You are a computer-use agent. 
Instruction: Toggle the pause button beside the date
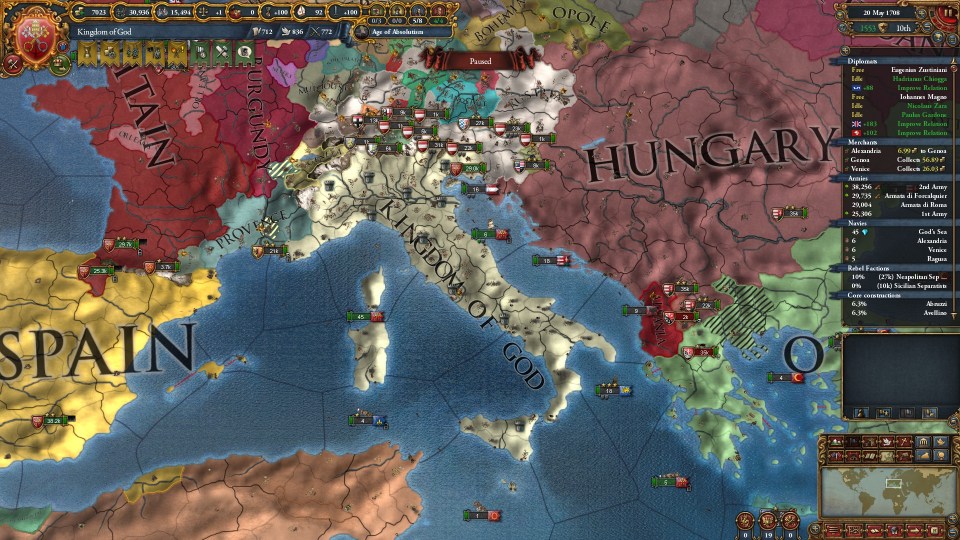[947, 13]
